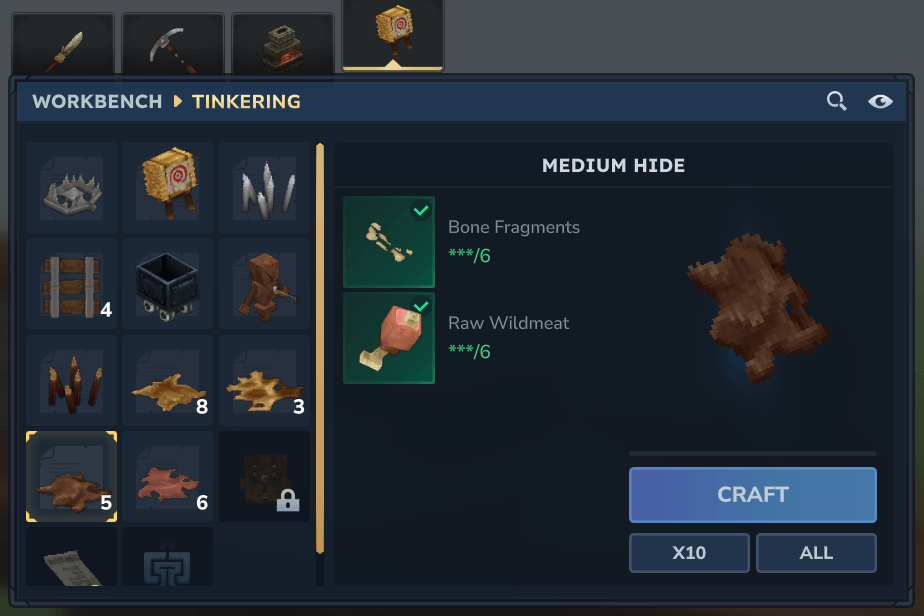Select the rail track recipe
This screenshot has height=616, width=924.
pyautogui.click(x=72, y=284)
